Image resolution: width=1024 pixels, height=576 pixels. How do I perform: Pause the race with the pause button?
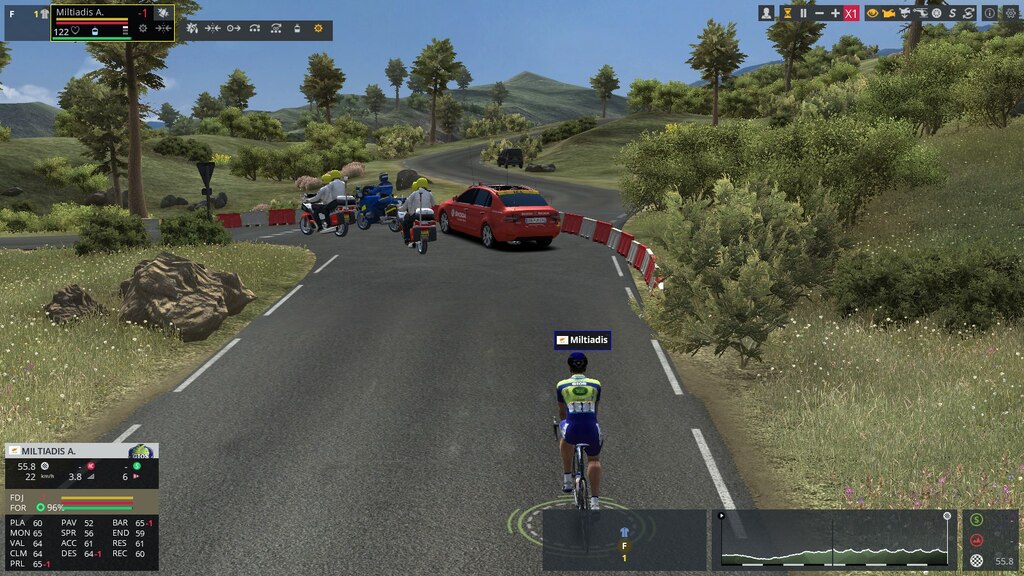click(x=803, y=13)
